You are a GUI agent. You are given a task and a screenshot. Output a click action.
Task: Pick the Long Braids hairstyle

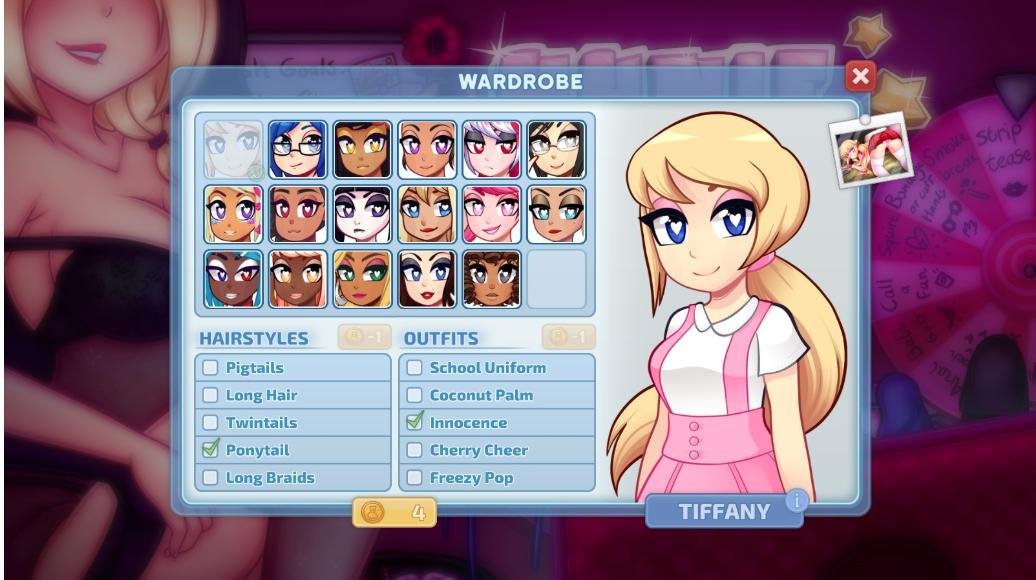coord(211,478)
